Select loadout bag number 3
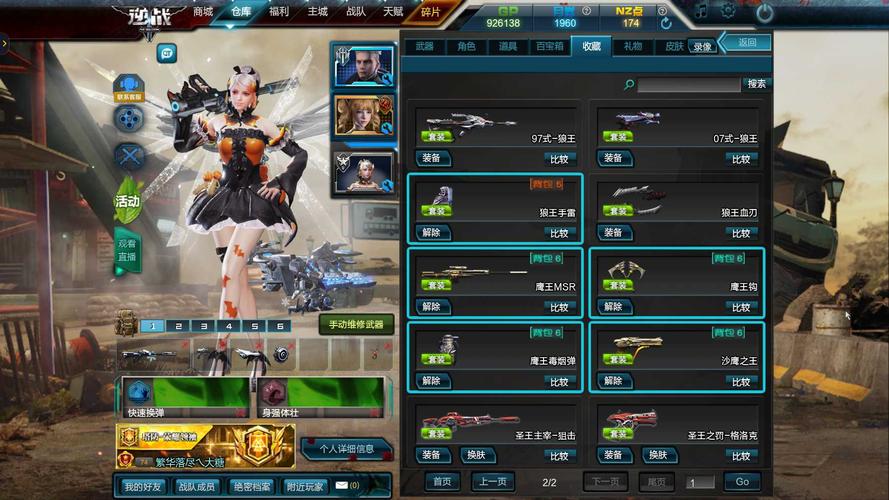889x500 pixels. [203, 326]
